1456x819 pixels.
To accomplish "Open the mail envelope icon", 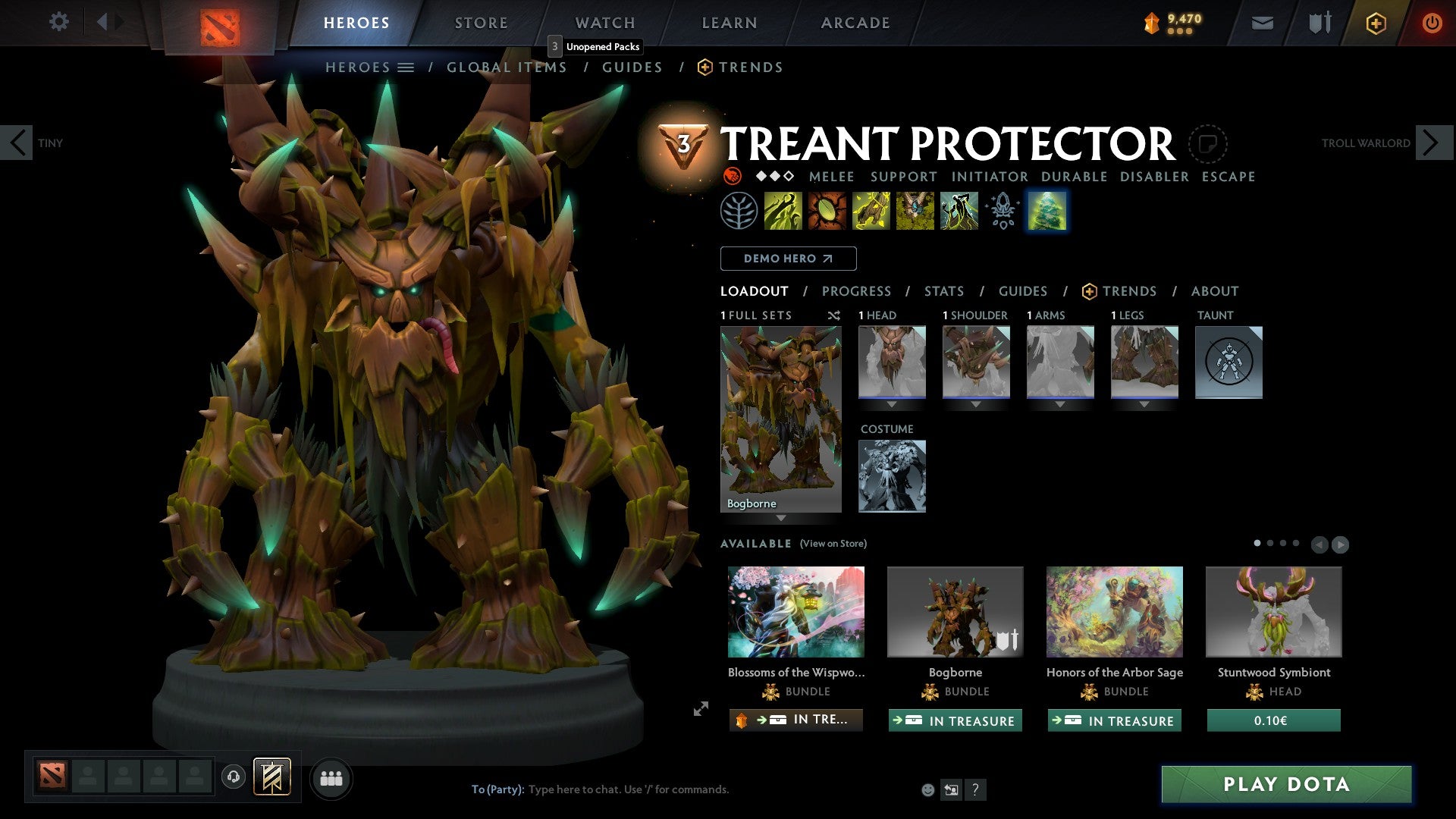I will 1262,23.
